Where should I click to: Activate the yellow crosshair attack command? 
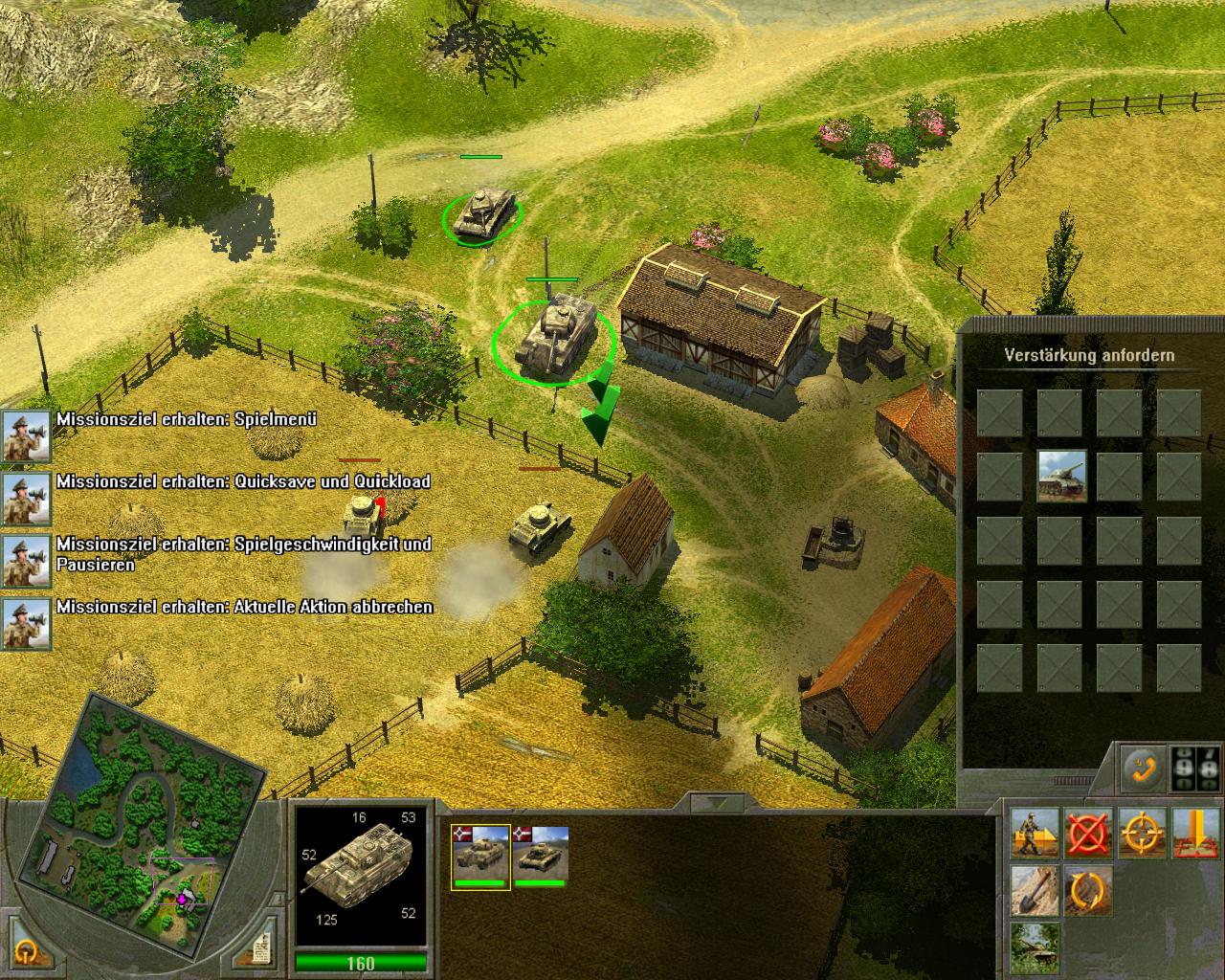(x=1143, y=834)
